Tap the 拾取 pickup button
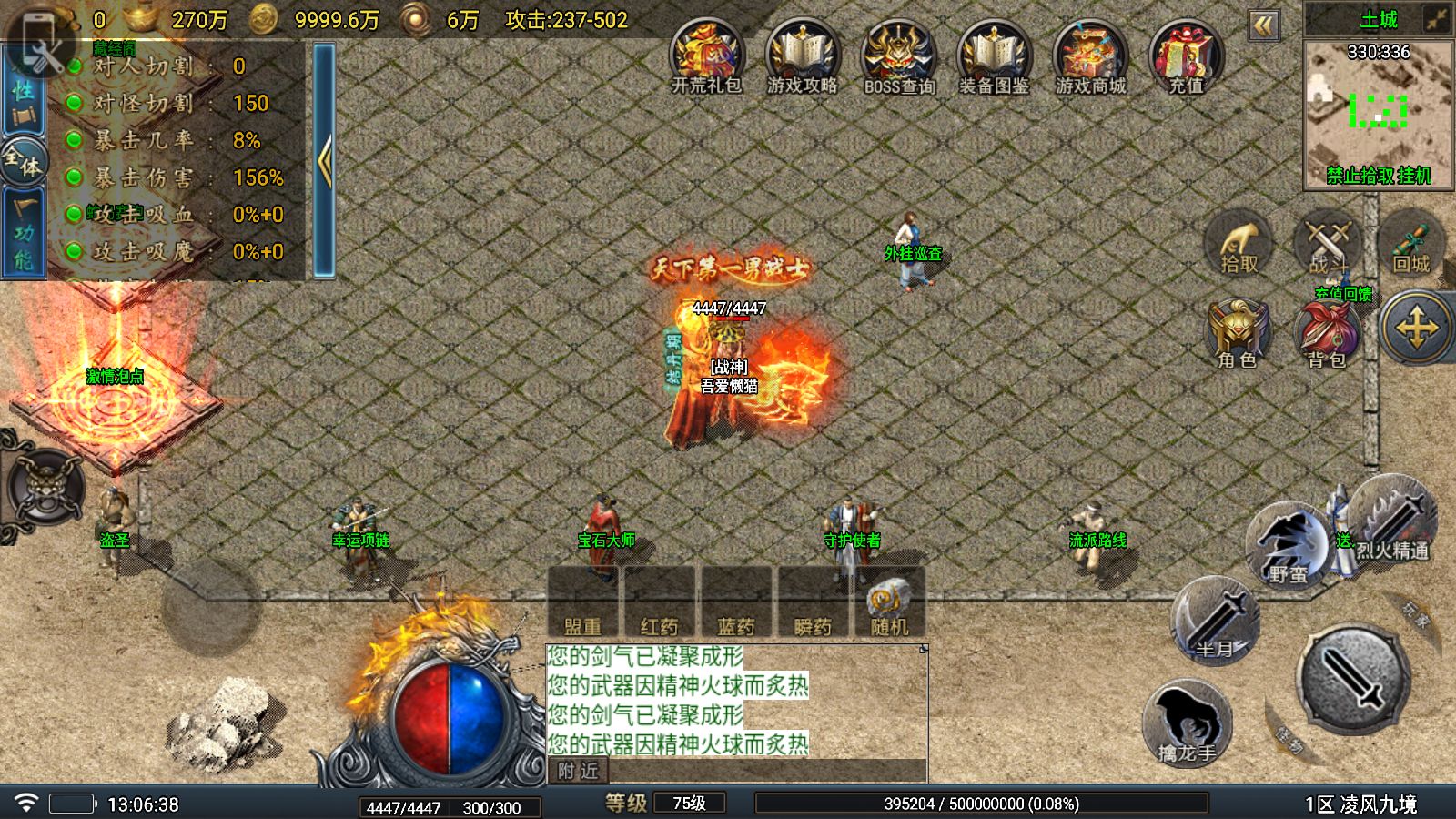The width and height of the screenshot is (1456, 819). coord(1239,246)
